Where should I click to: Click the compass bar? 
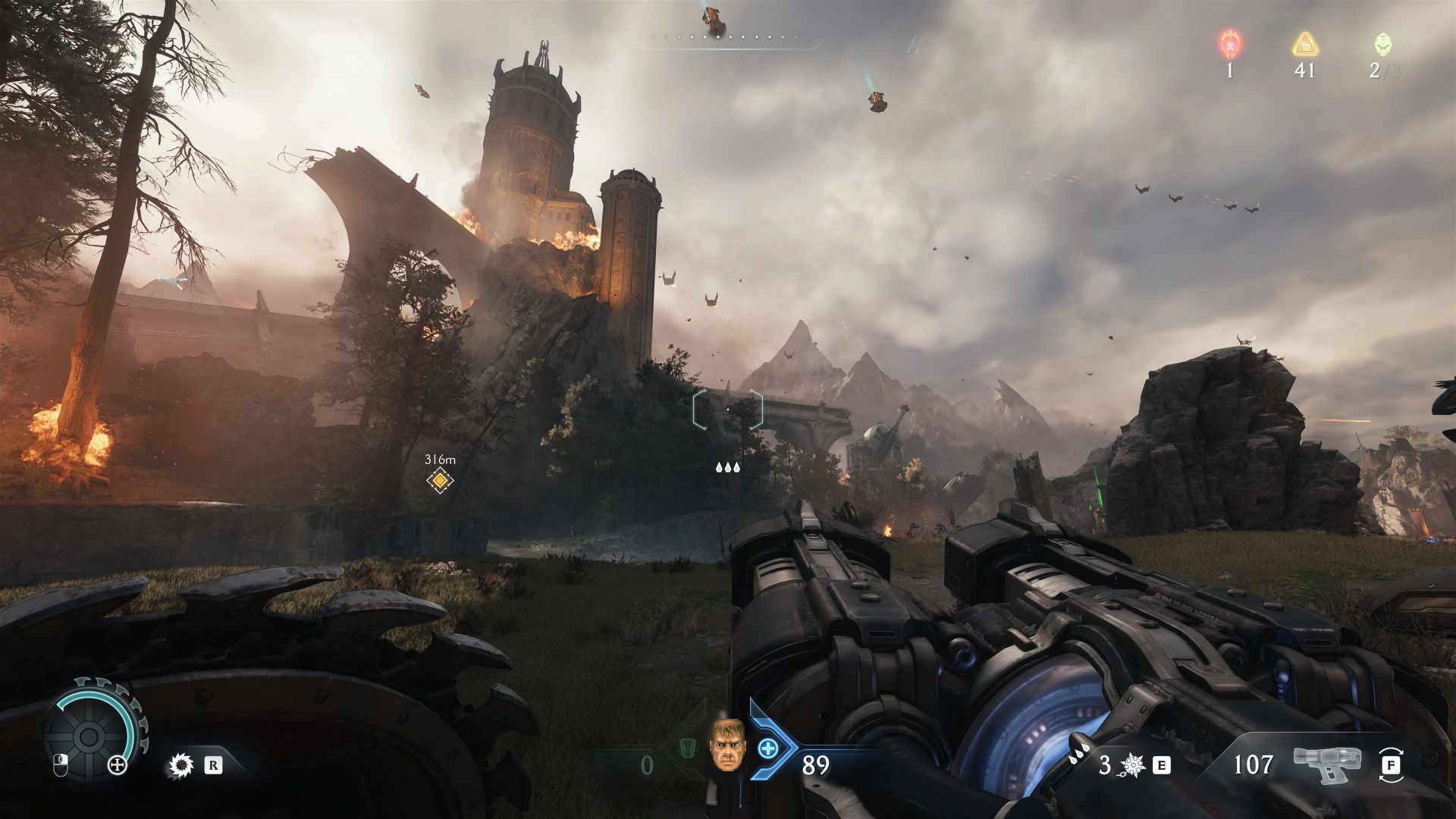pos(730,37)
